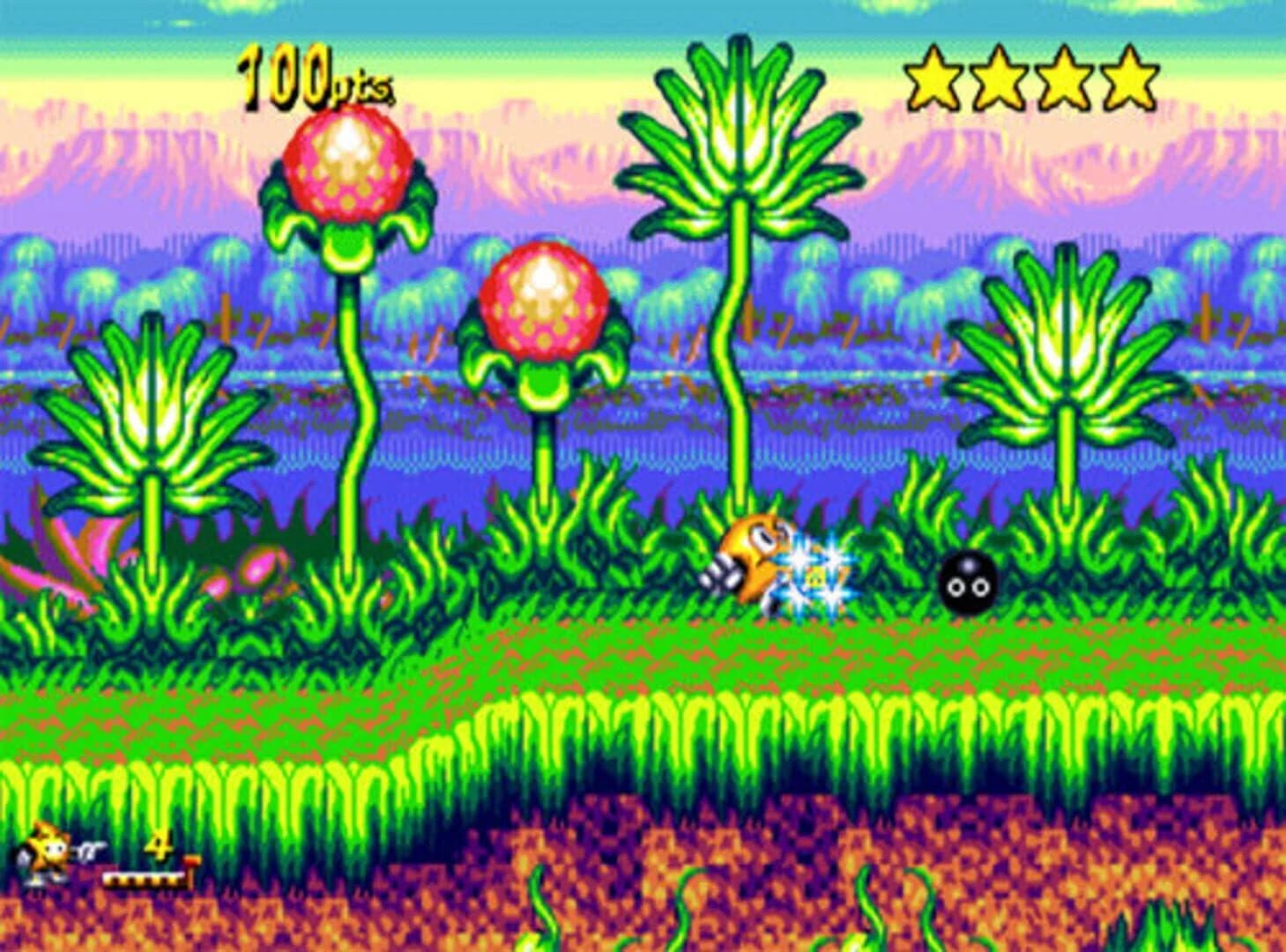Click the rightmost filled health segment
The width and height of the screenshot is (1286, 952).
pyautogui.click(x=172, y=873)
